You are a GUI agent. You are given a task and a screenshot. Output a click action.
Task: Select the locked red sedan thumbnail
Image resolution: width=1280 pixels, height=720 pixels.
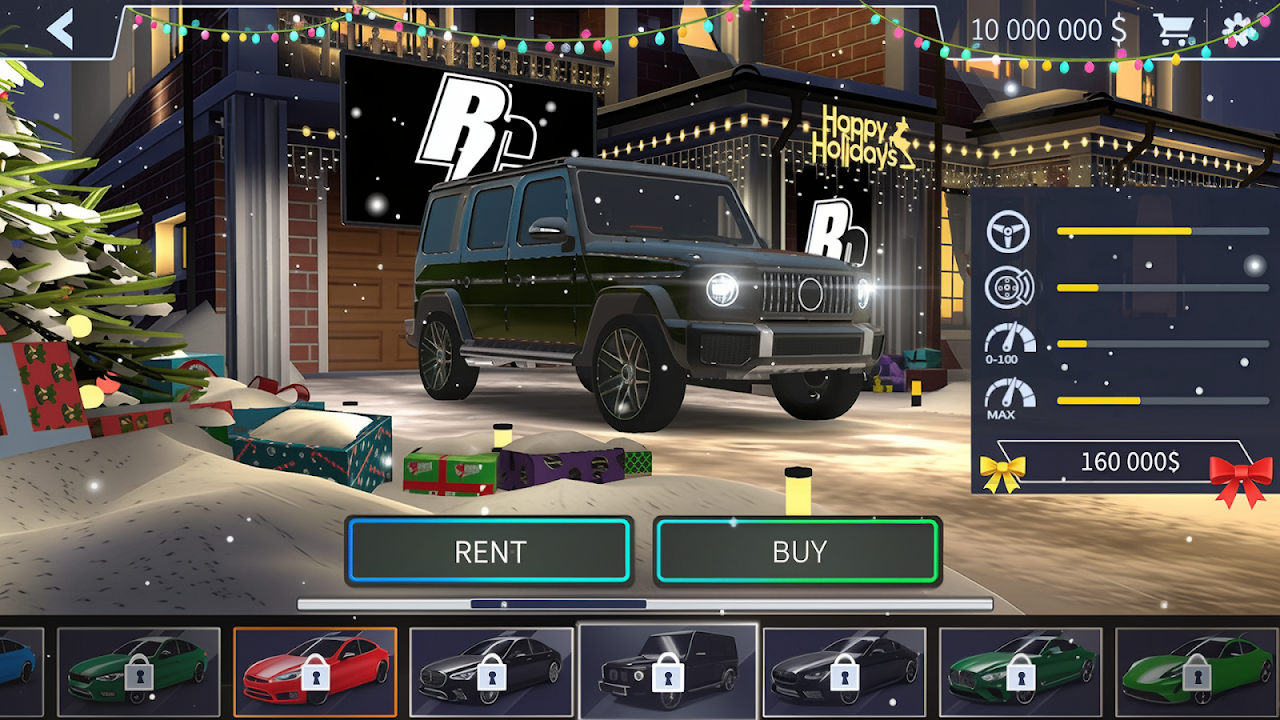[315, 672]
